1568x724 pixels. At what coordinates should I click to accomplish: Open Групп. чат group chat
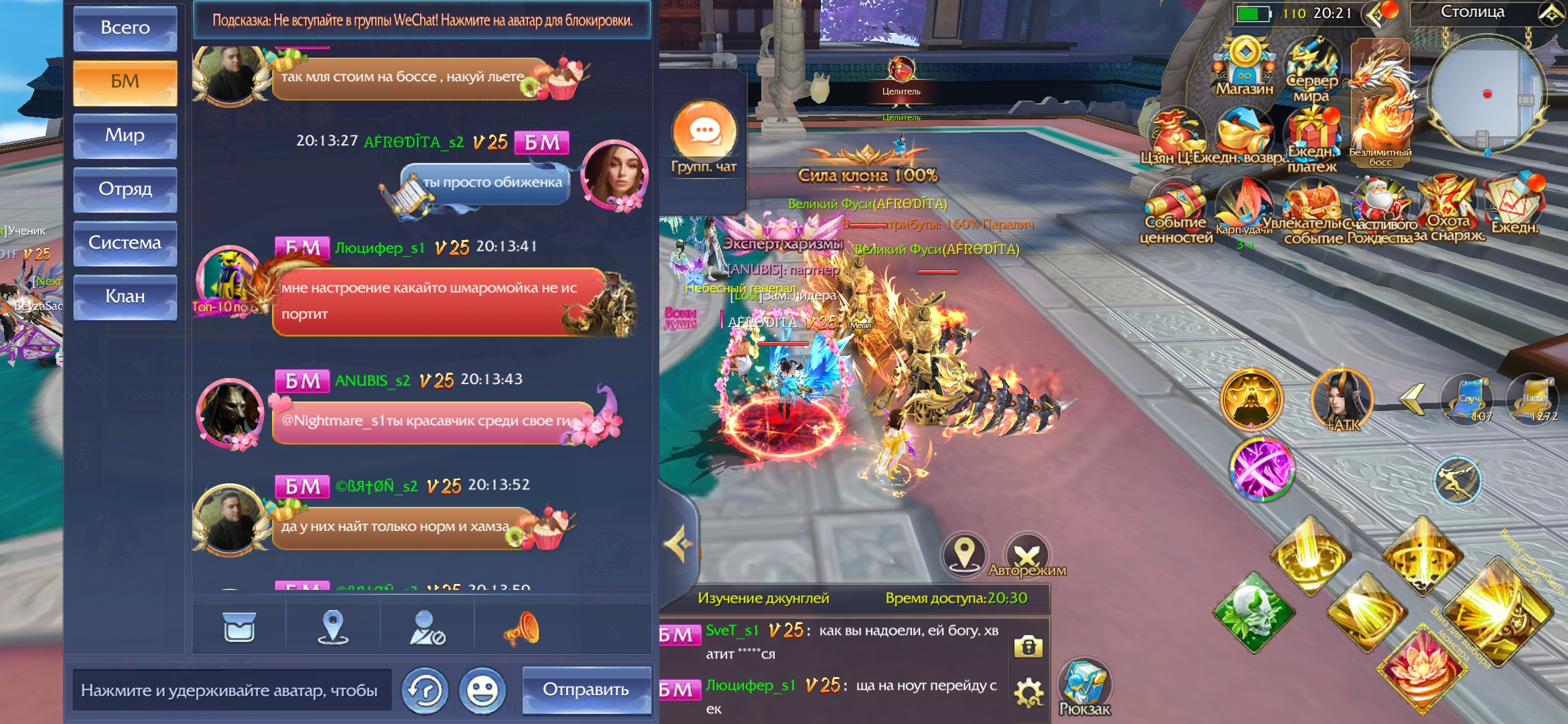tap(704, 136)
